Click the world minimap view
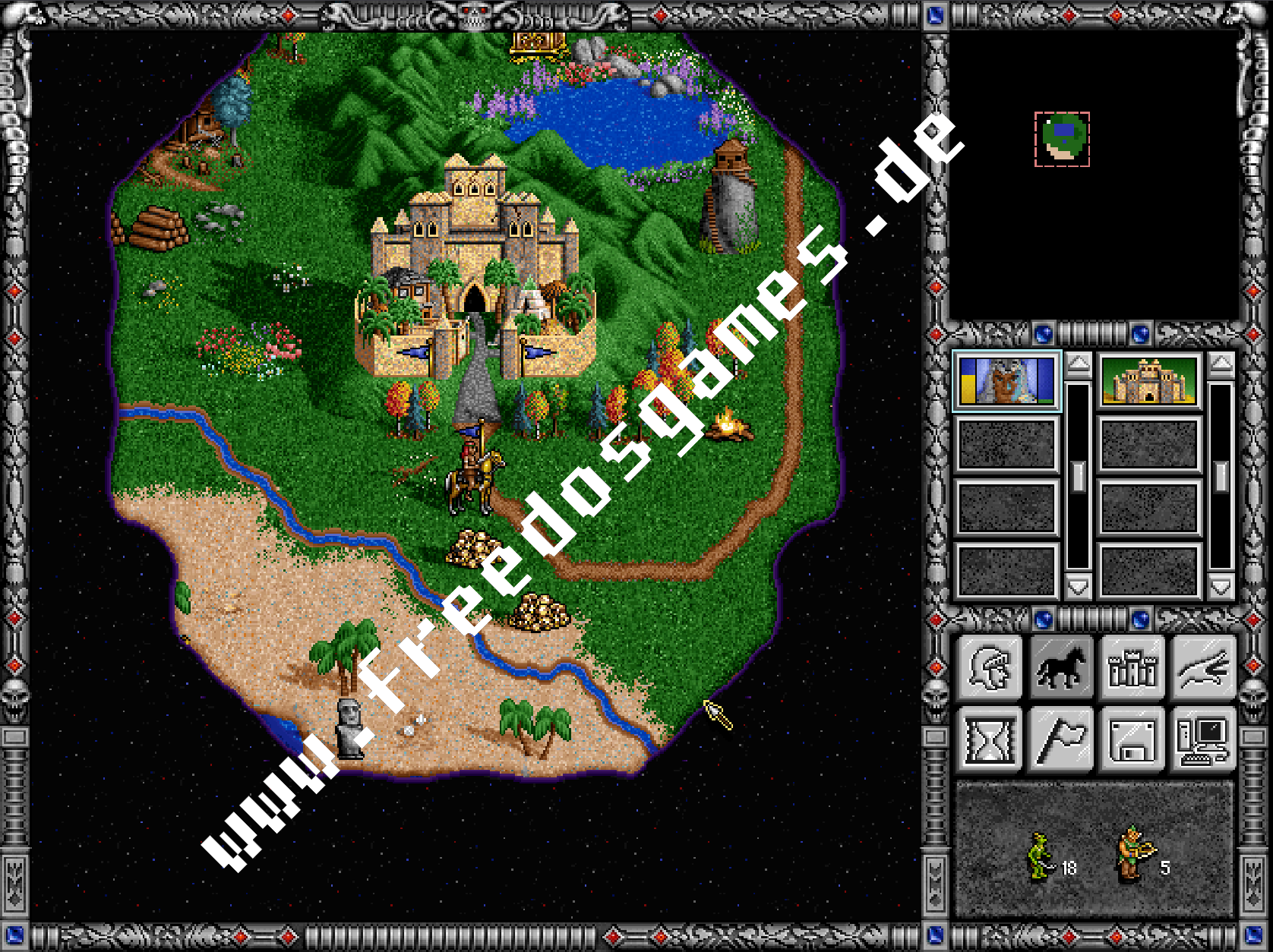The height and width of the screenshot is (952, 1273). pyautogui.click(x=1063, y=140)
